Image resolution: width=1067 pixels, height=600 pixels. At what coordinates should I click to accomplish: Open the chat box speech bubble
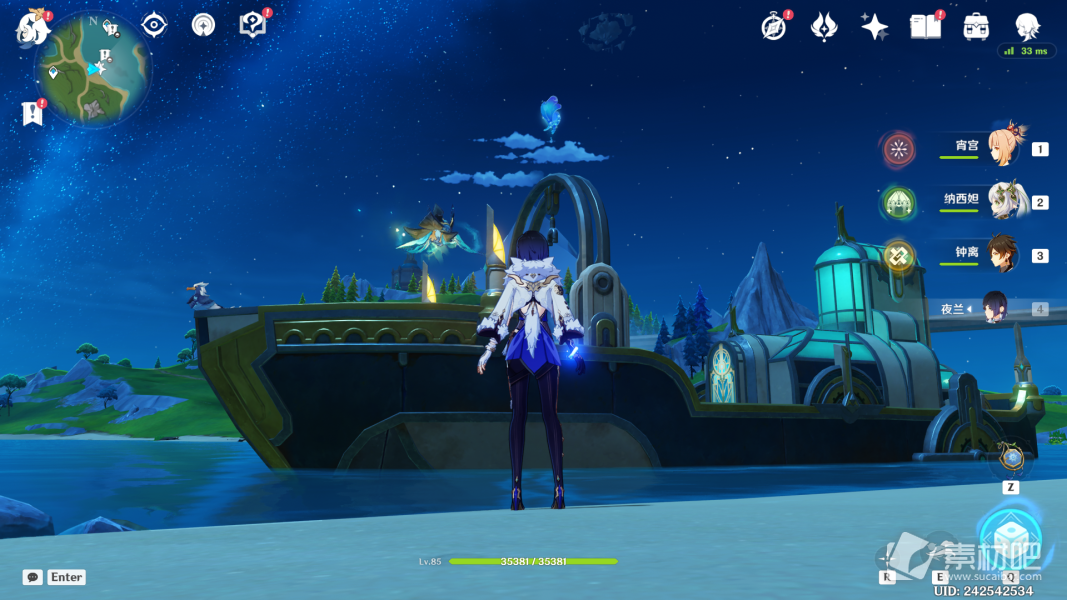(33, 577)
